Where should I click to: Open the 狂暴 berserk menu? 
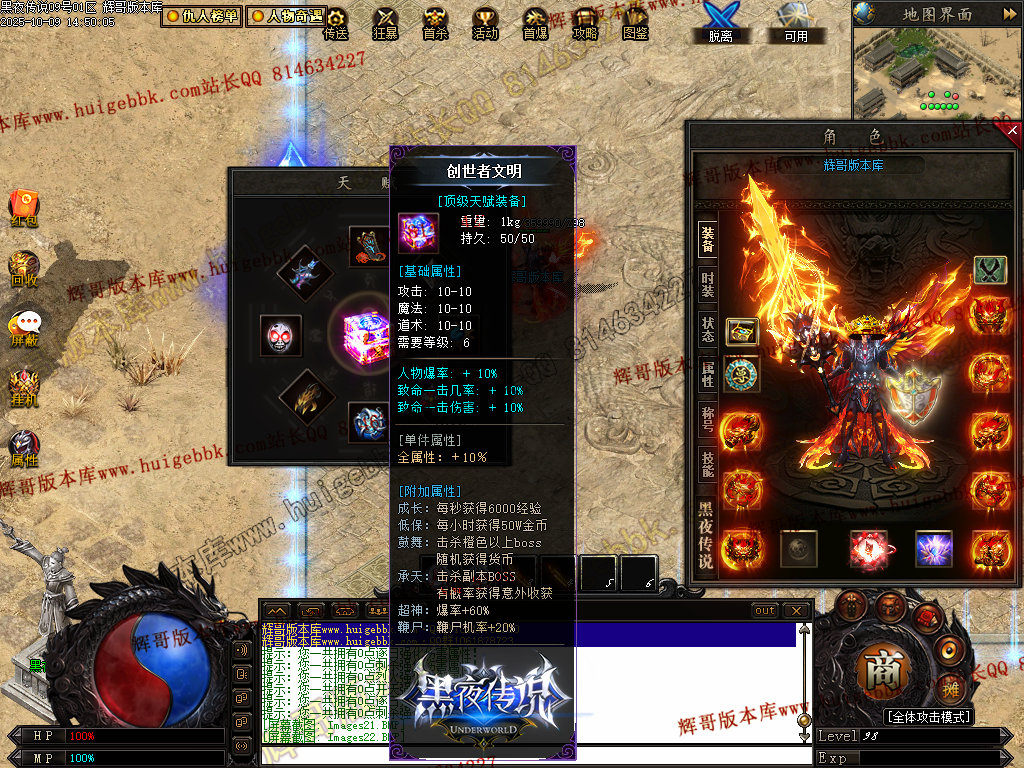pos(385,23)
